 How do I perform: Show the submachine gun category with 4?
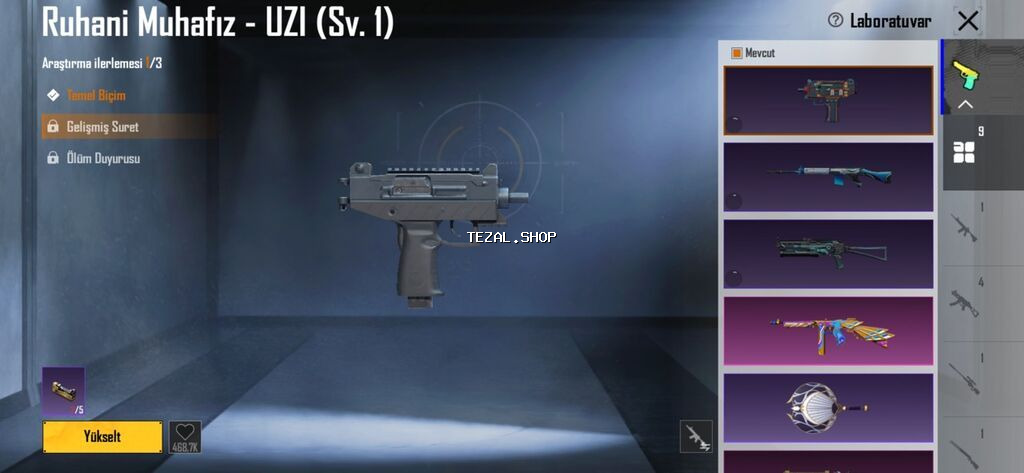[964, 302]
